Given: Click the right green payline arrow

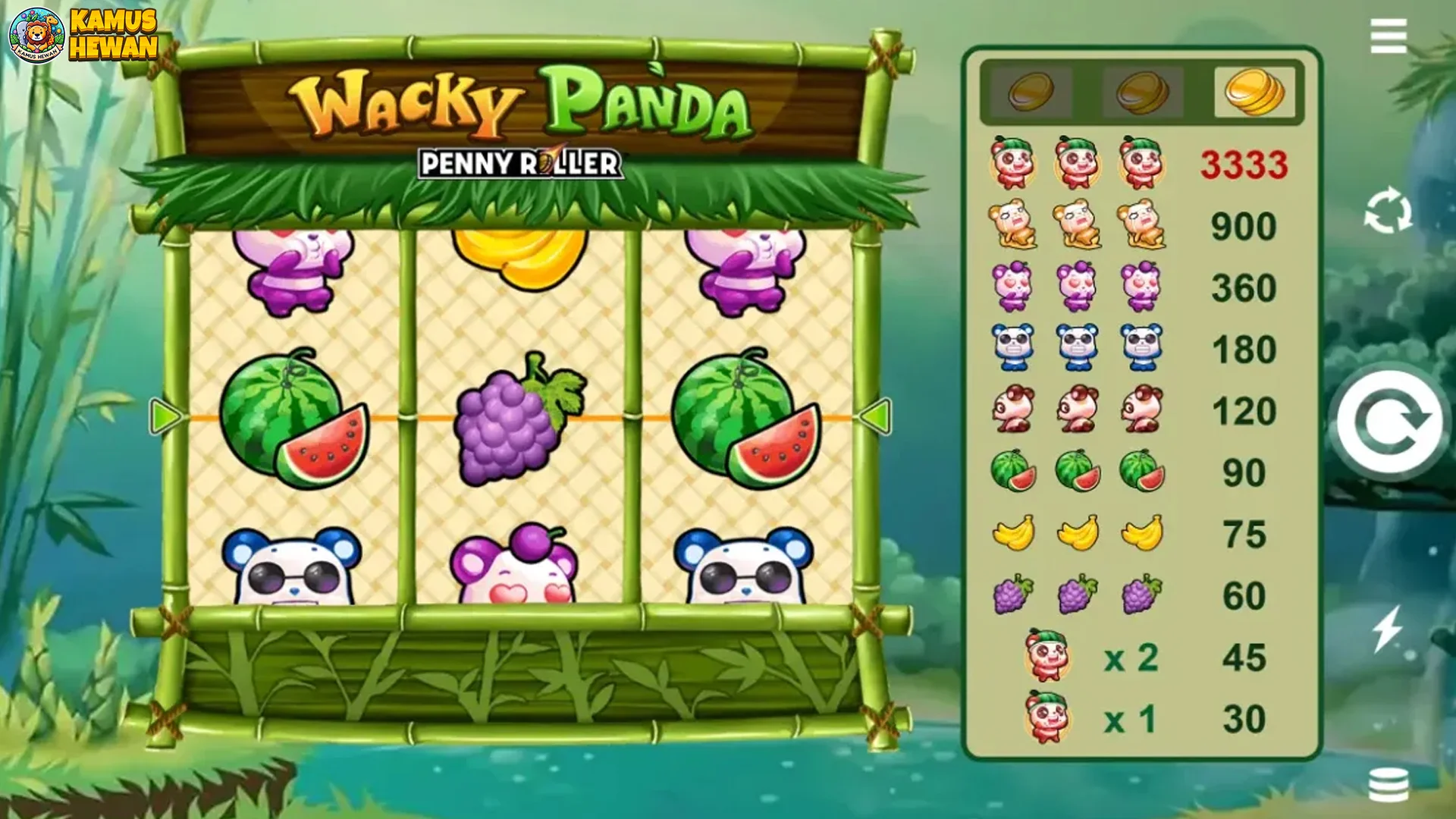Looking at the screenshot, I should tap(878, 416).
